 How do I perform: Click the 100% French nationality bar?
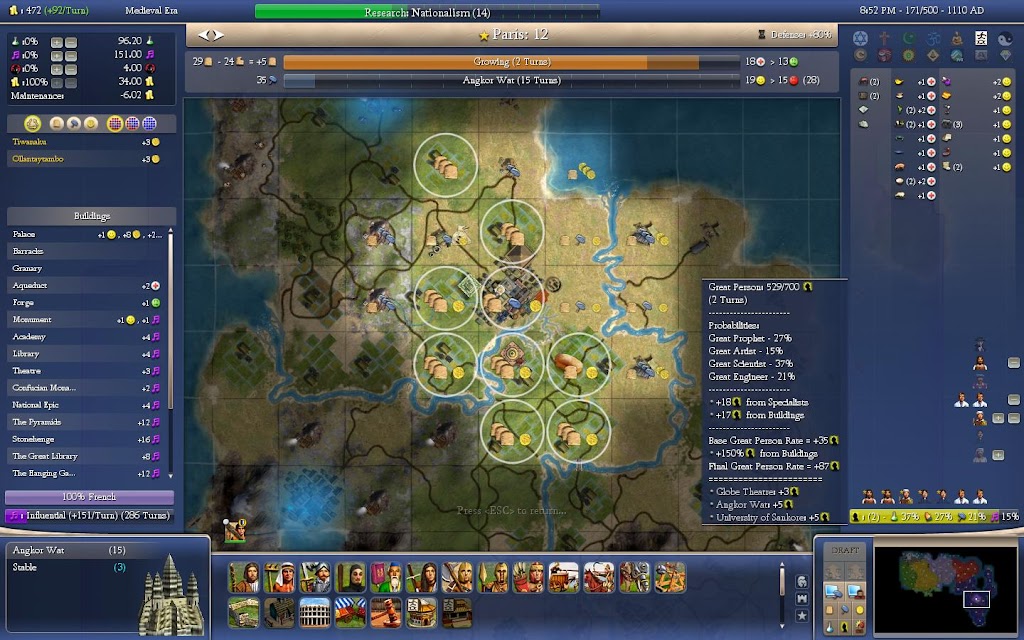(90, 497)
